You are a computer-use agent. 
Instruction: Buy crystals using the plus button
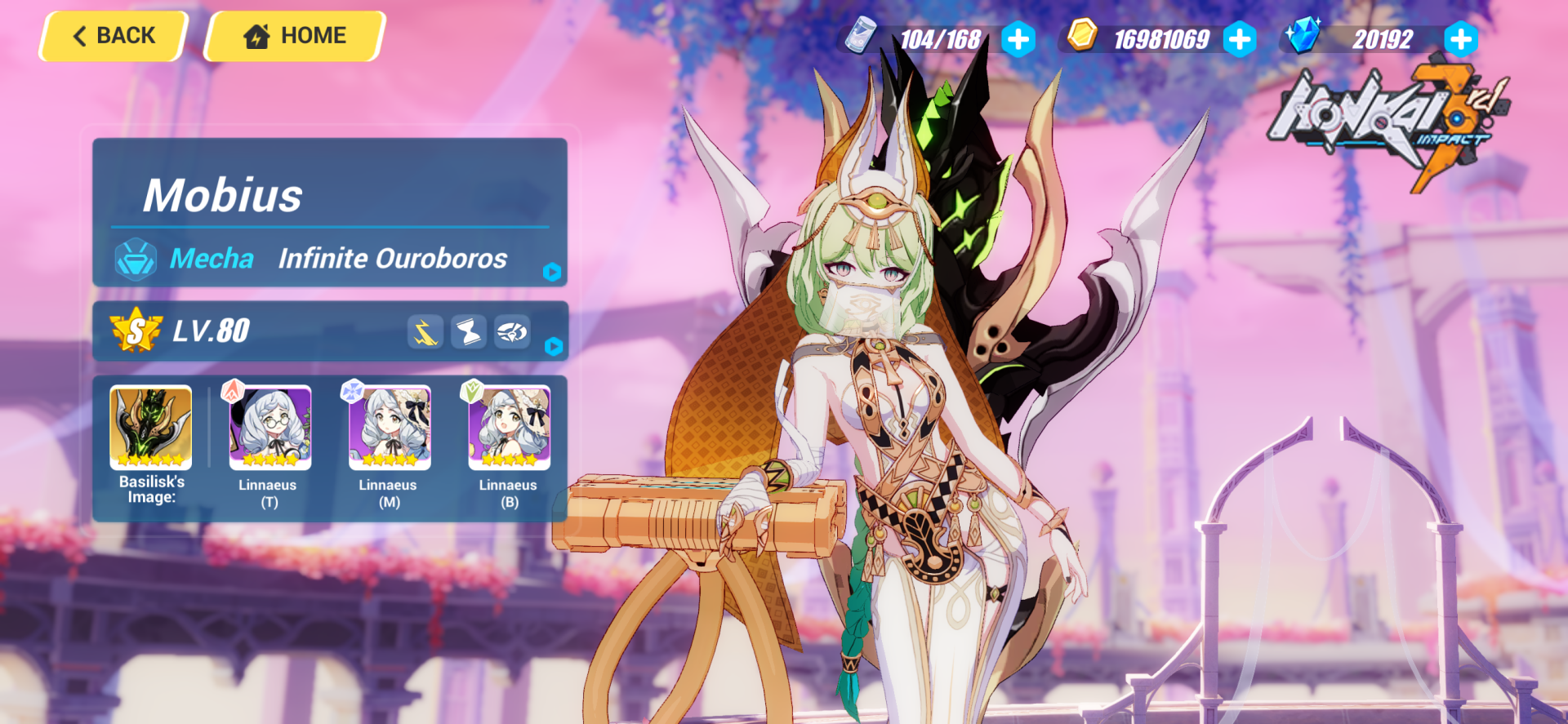pos(1461,38)
